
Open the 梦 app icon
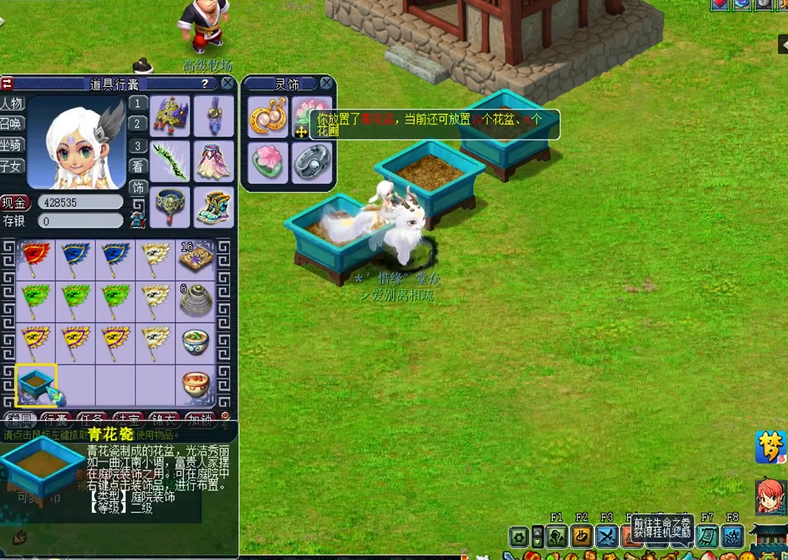[771, 446]
